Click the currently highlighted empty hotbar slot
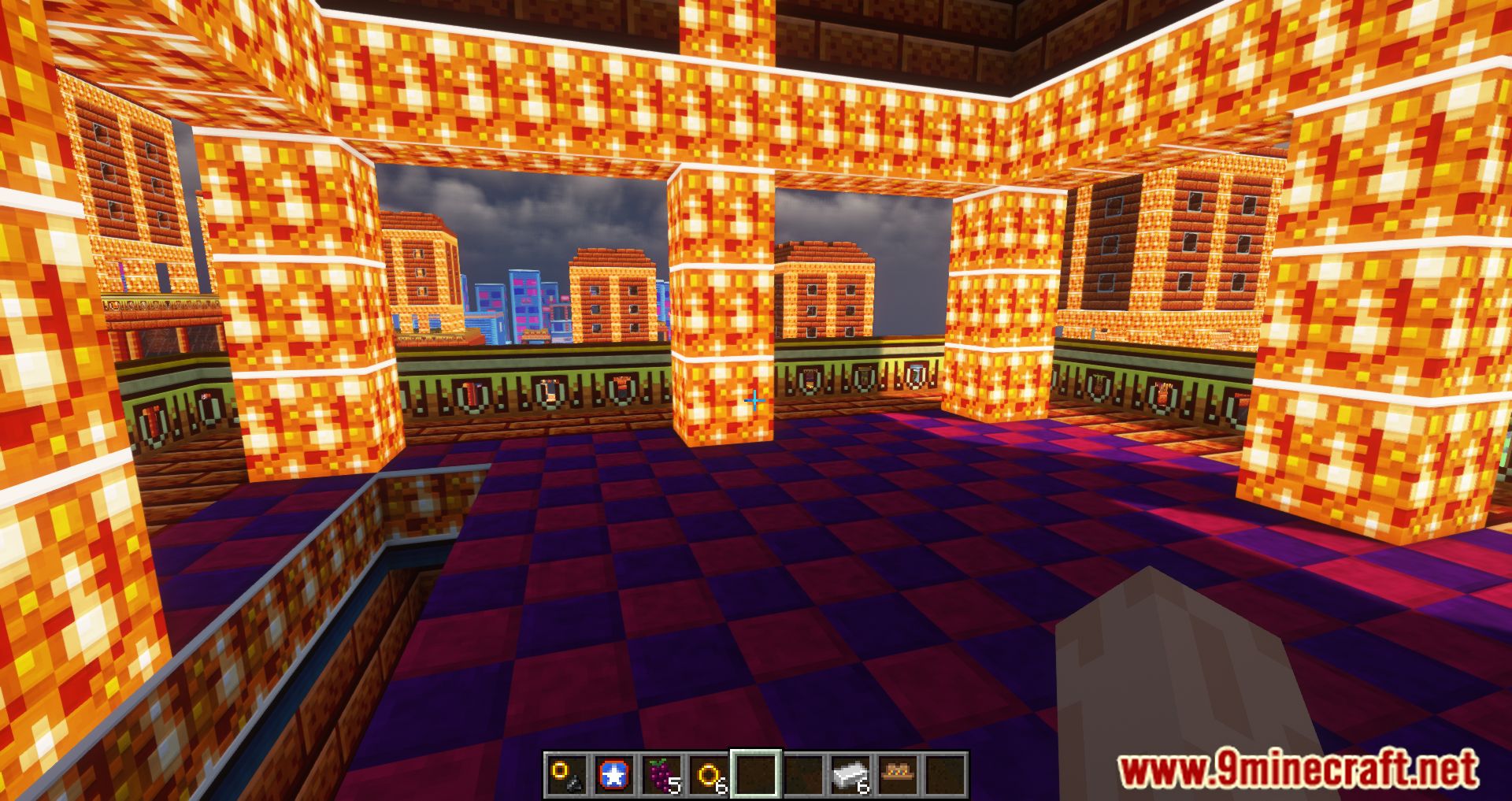 click(756, 776)
